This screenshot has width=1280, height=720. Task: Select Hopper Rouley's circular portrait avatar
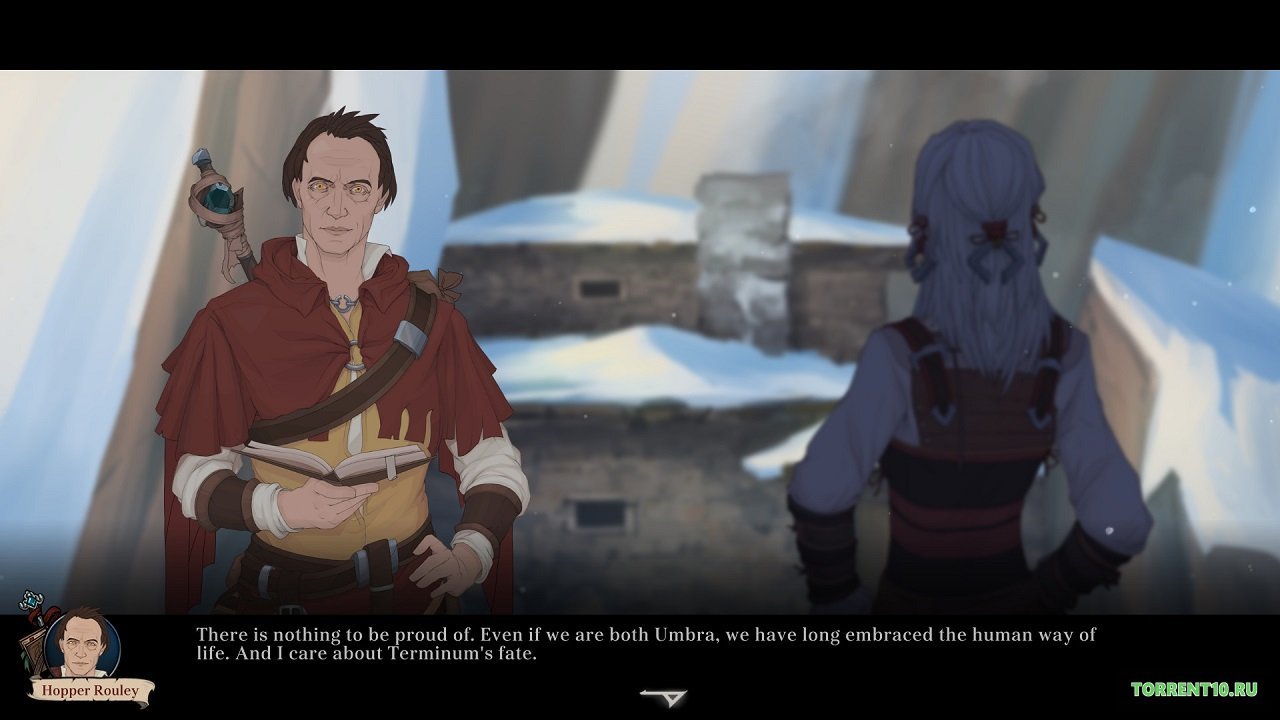(x=80, y=645)
